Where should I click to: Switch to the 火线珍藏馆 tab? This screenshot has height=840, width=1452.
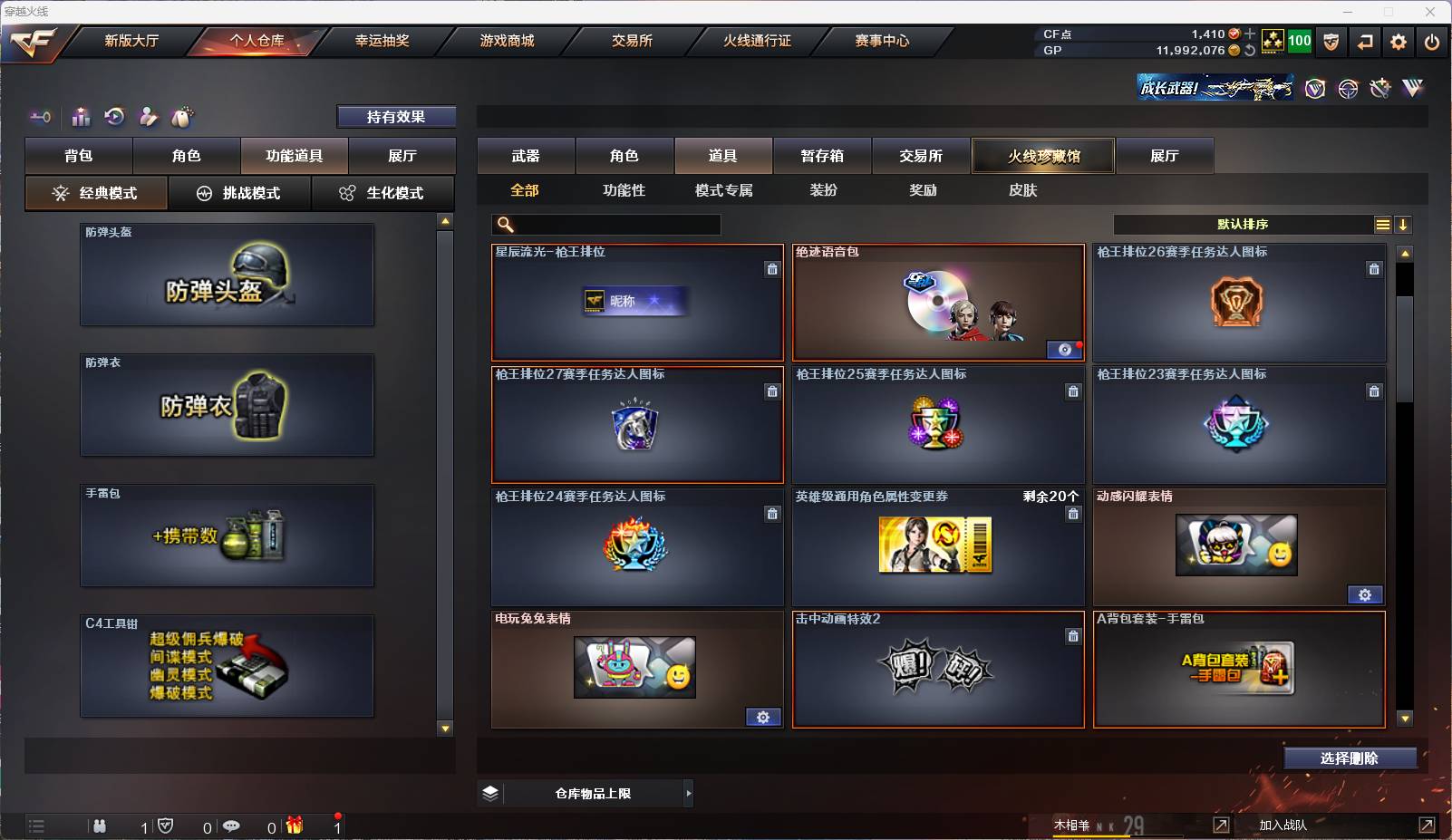click(1044, 156)
